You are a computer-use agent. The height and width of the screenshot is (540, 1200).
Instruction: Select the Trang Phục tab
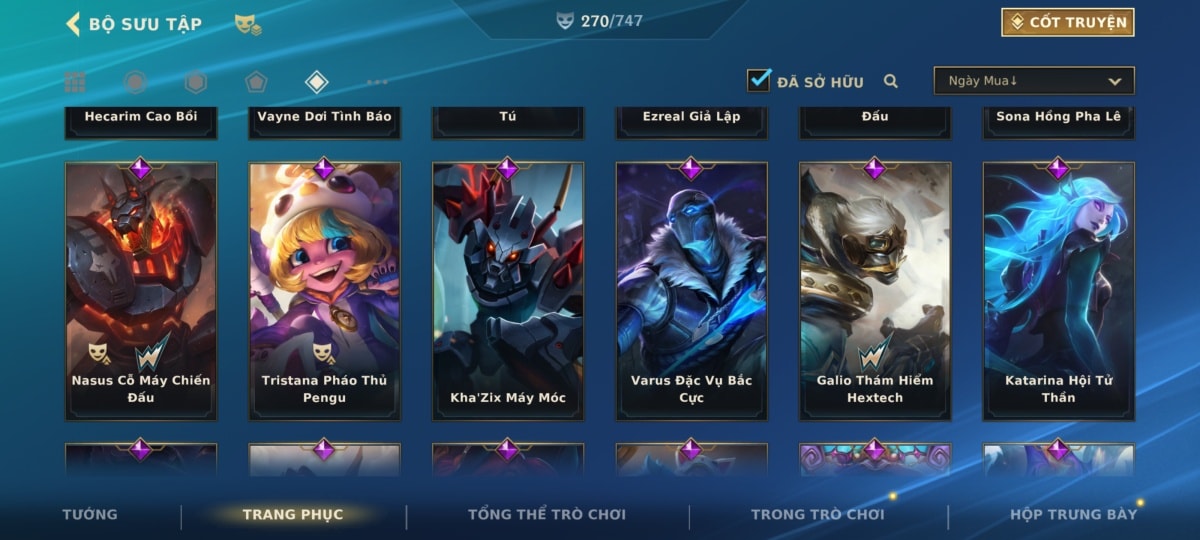click(293, 515)
